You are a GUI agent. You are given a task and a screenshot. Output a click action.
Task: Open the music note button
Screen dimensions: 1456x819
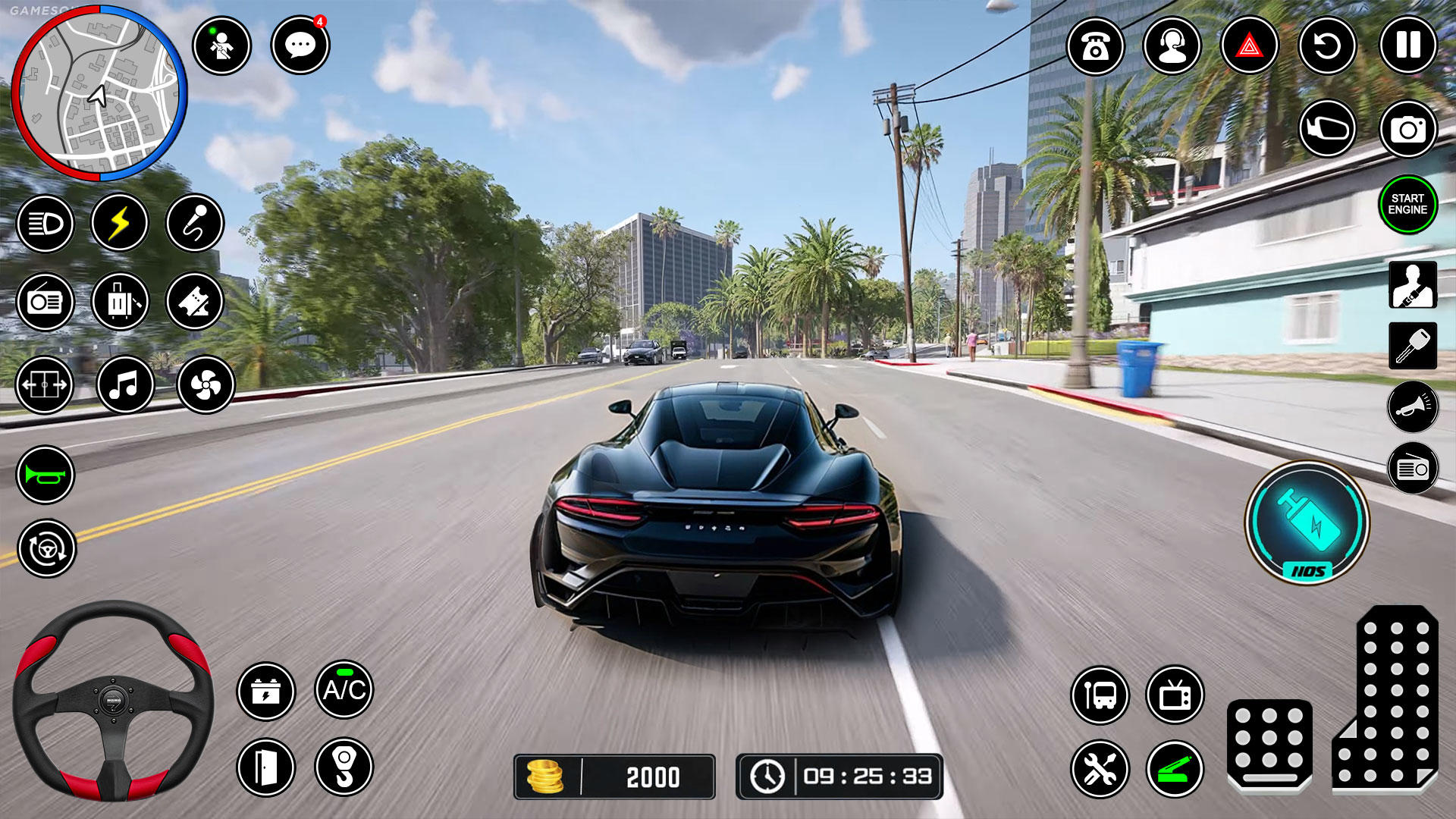[125, 385]
